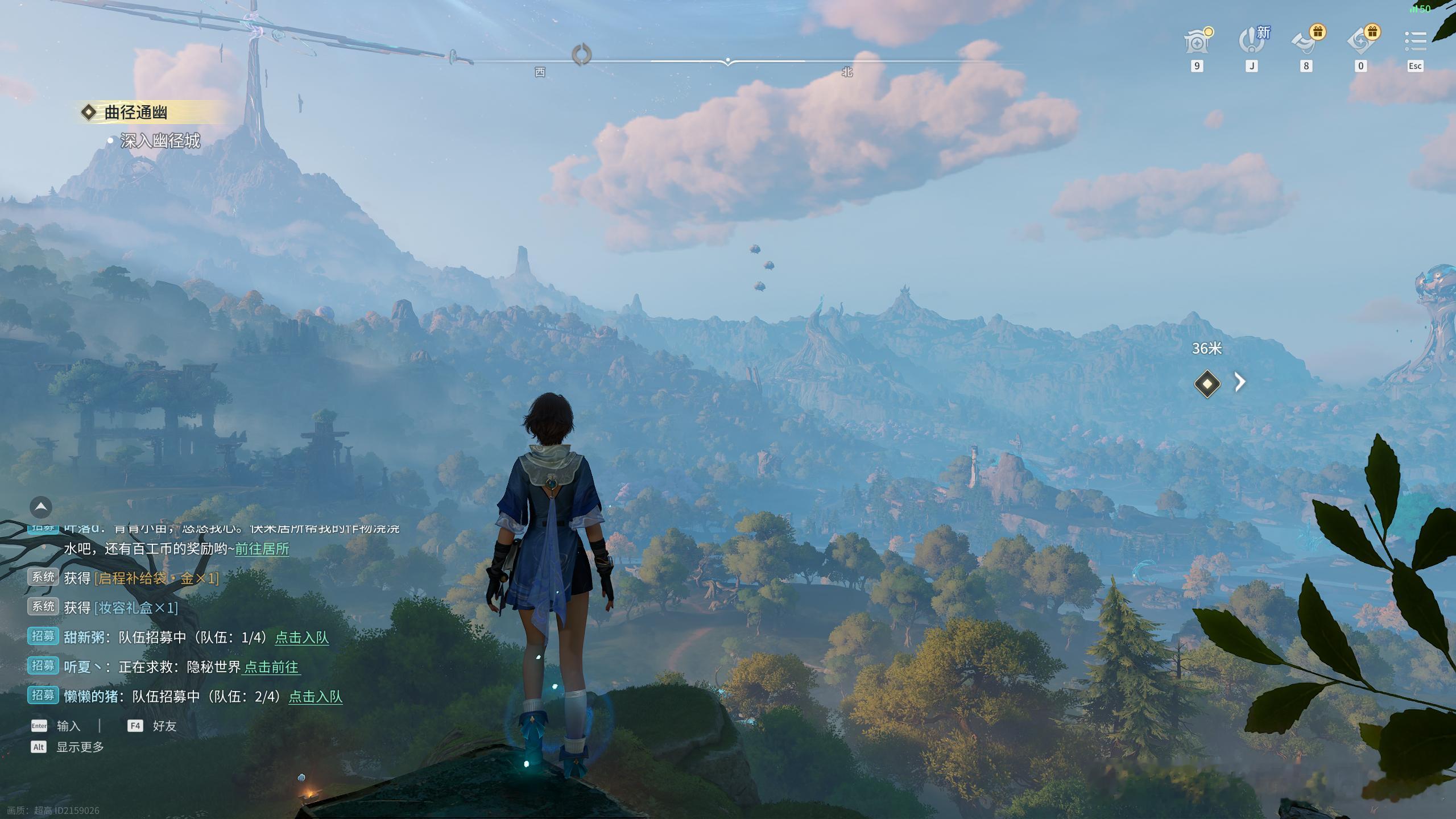The width and height of the screenshot is (1456, 819).
Task: Expand chat with the up-arrow button
Action: pyautogui.click(x=41, y=506)
